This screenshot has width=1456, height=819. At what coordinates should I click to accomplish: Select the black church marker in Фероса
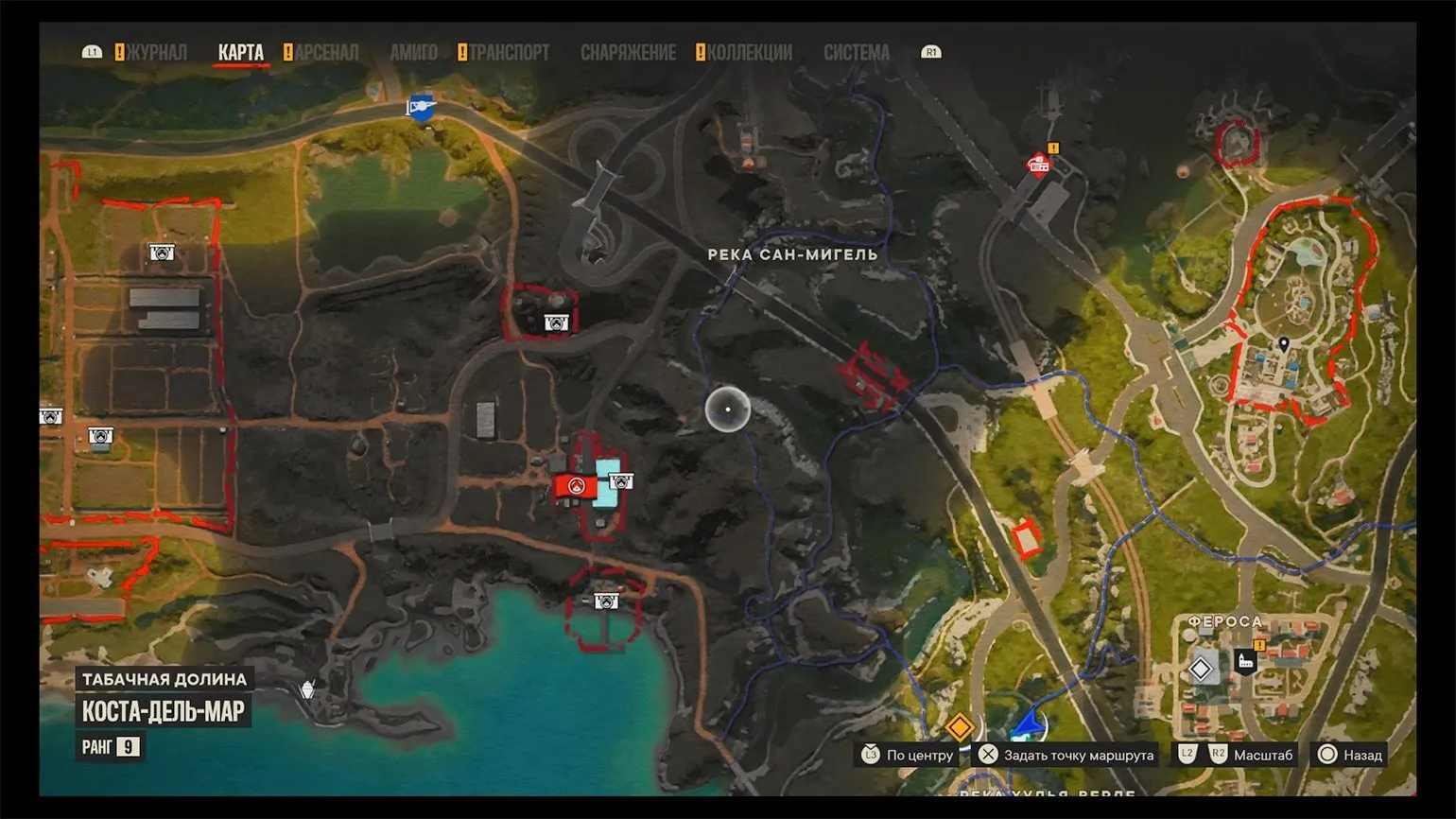(x=1246, y=661)
